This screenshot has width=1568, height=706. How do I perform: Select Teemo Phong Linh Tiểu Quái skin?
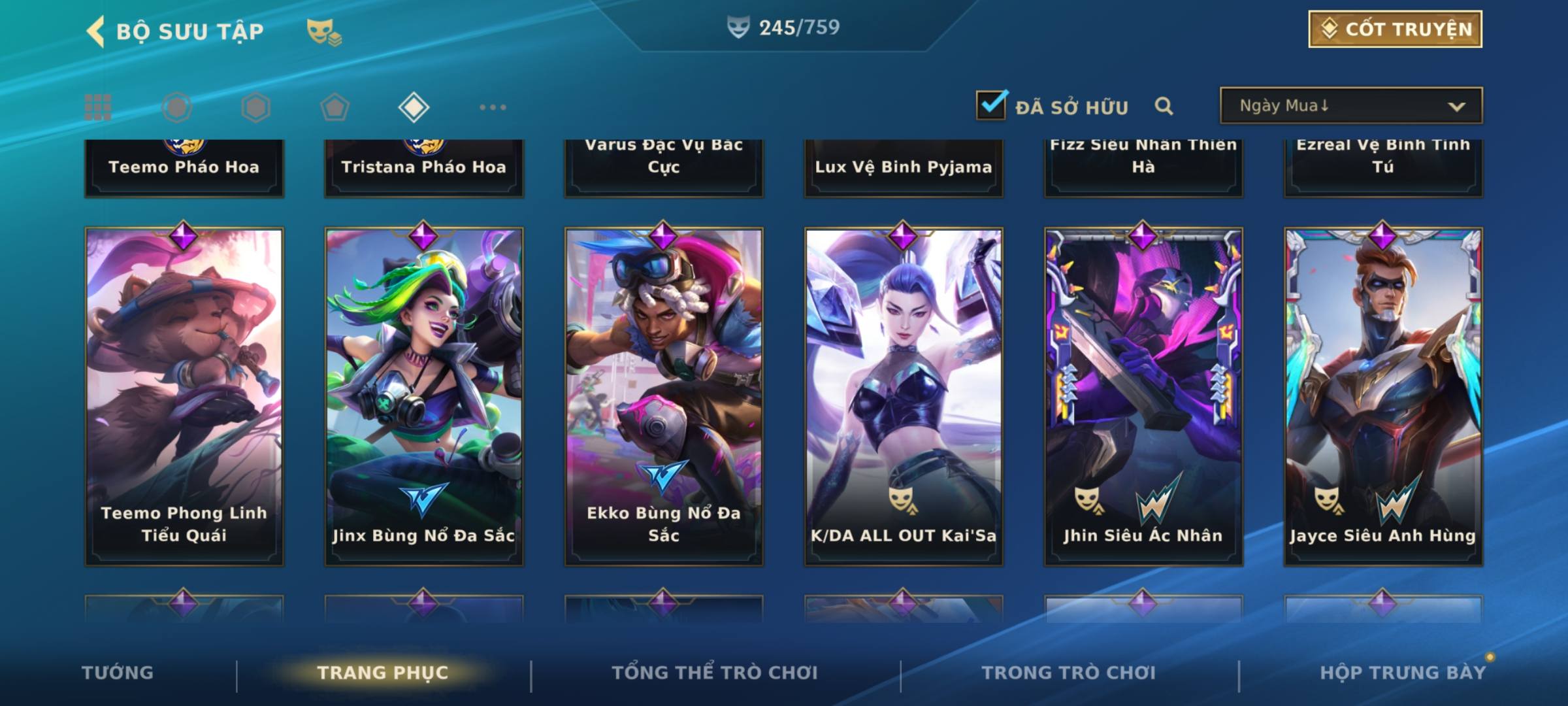pyautogui.click(x=184, y=396)
